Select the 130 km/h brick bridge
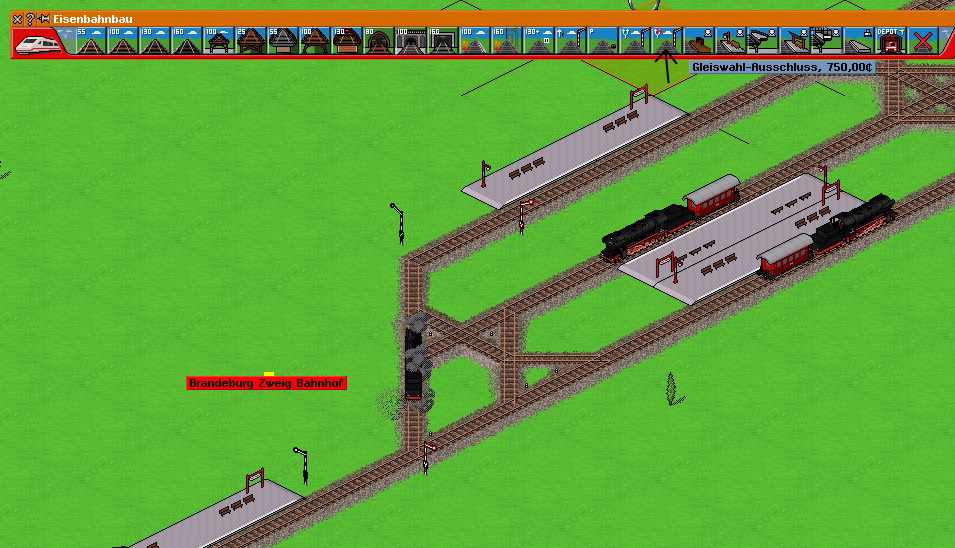955x548 pixels. pos(345,41)
